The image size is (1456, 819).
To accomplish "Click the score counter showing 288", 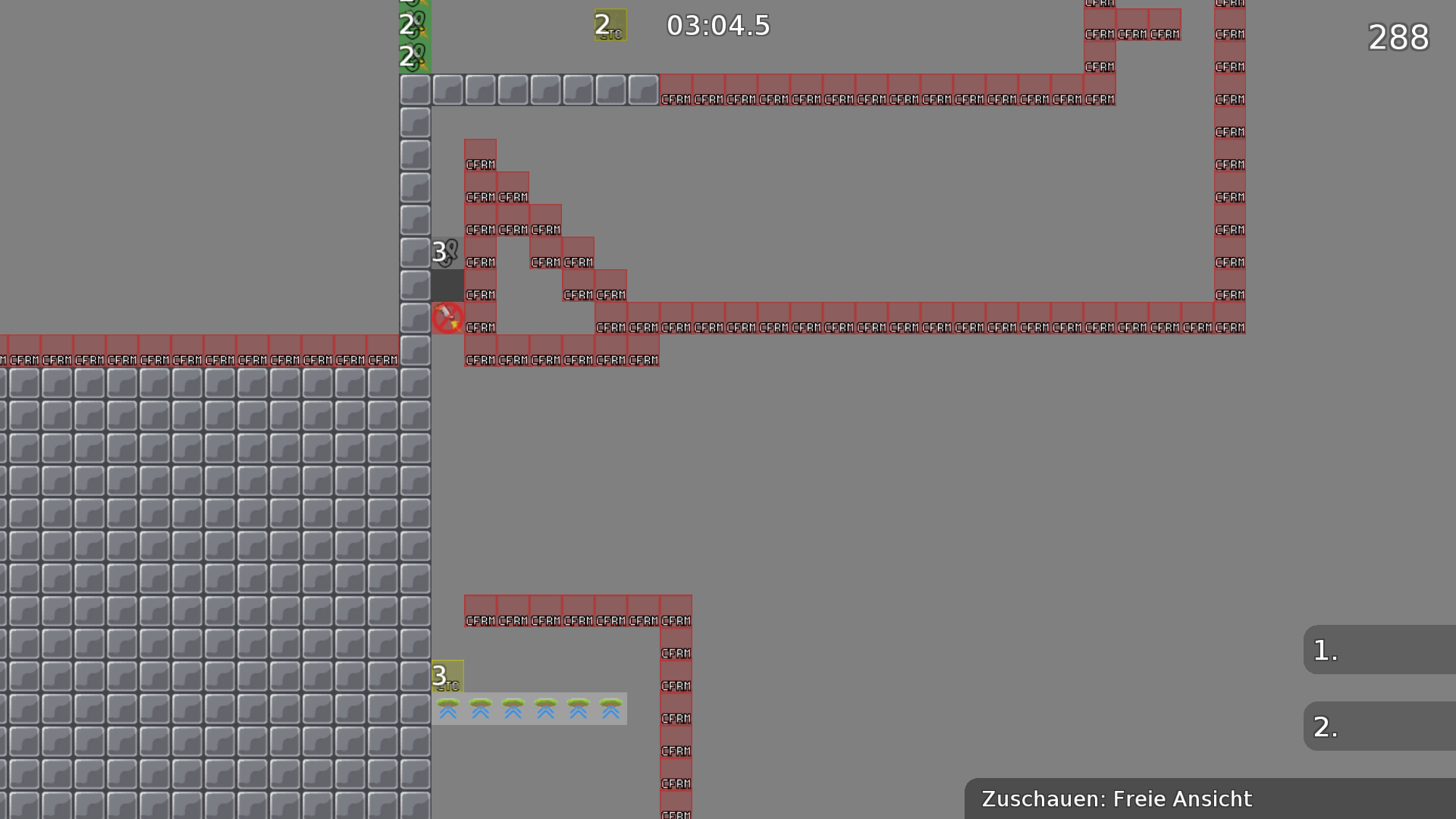I will click(1398, 38).
